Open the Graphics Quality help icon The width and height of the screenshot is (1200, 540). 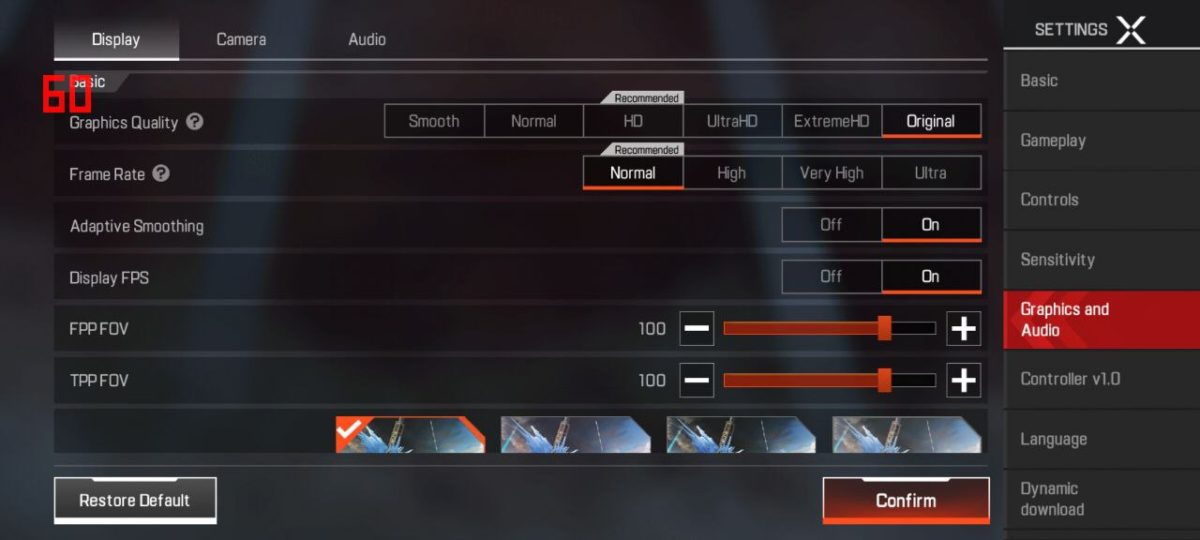pyautogui.click(x=195, y=122)
